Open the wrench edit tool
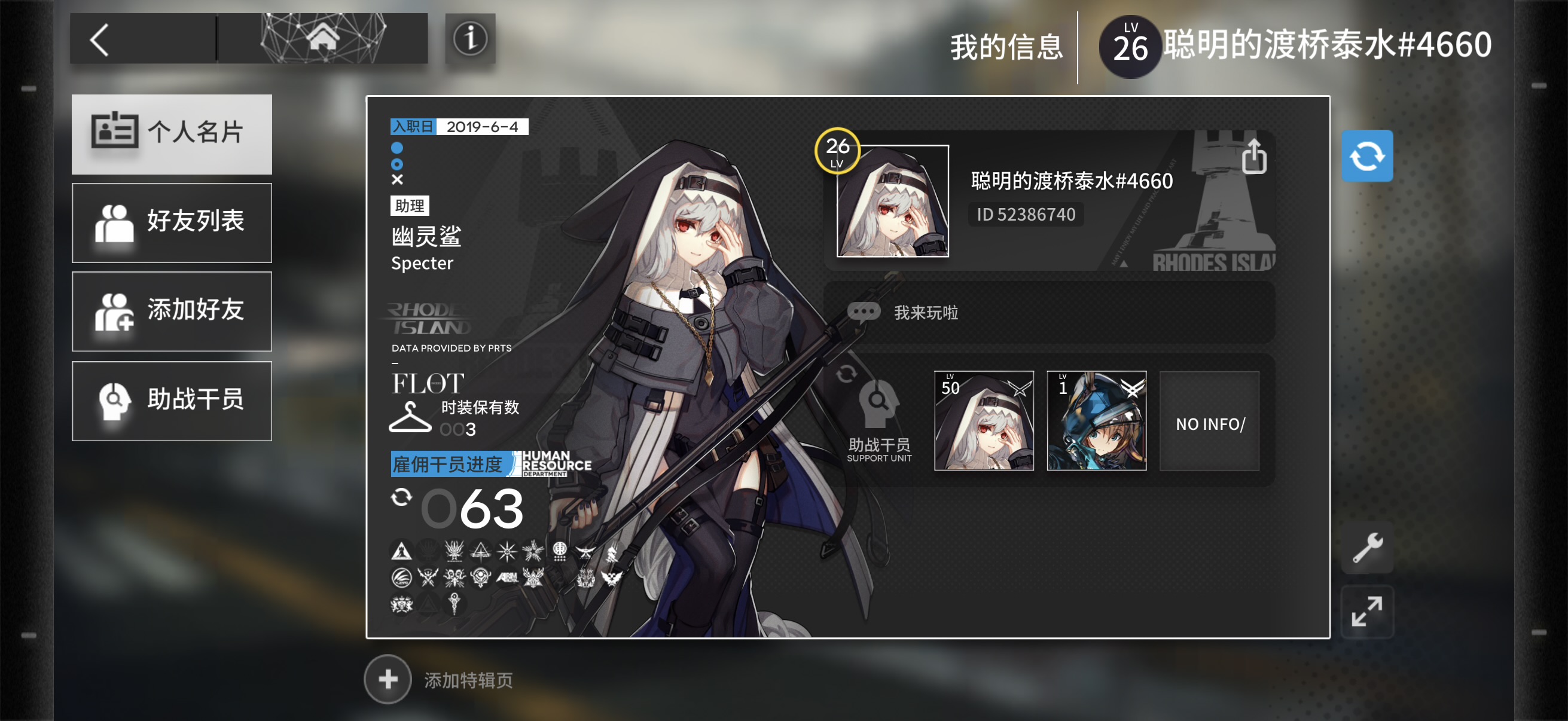The width and height of the screenshot is (1568, 721). click(1367, 547)
